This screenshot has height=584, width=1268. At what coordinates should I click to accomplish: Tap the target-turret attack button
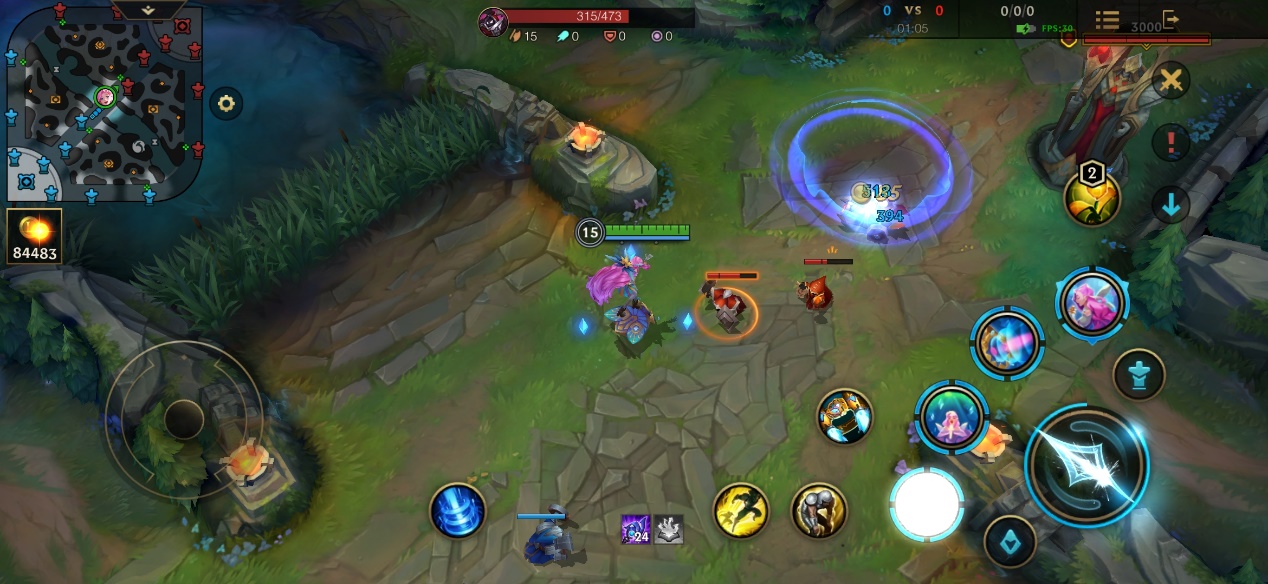click(x=1139, y=374)
